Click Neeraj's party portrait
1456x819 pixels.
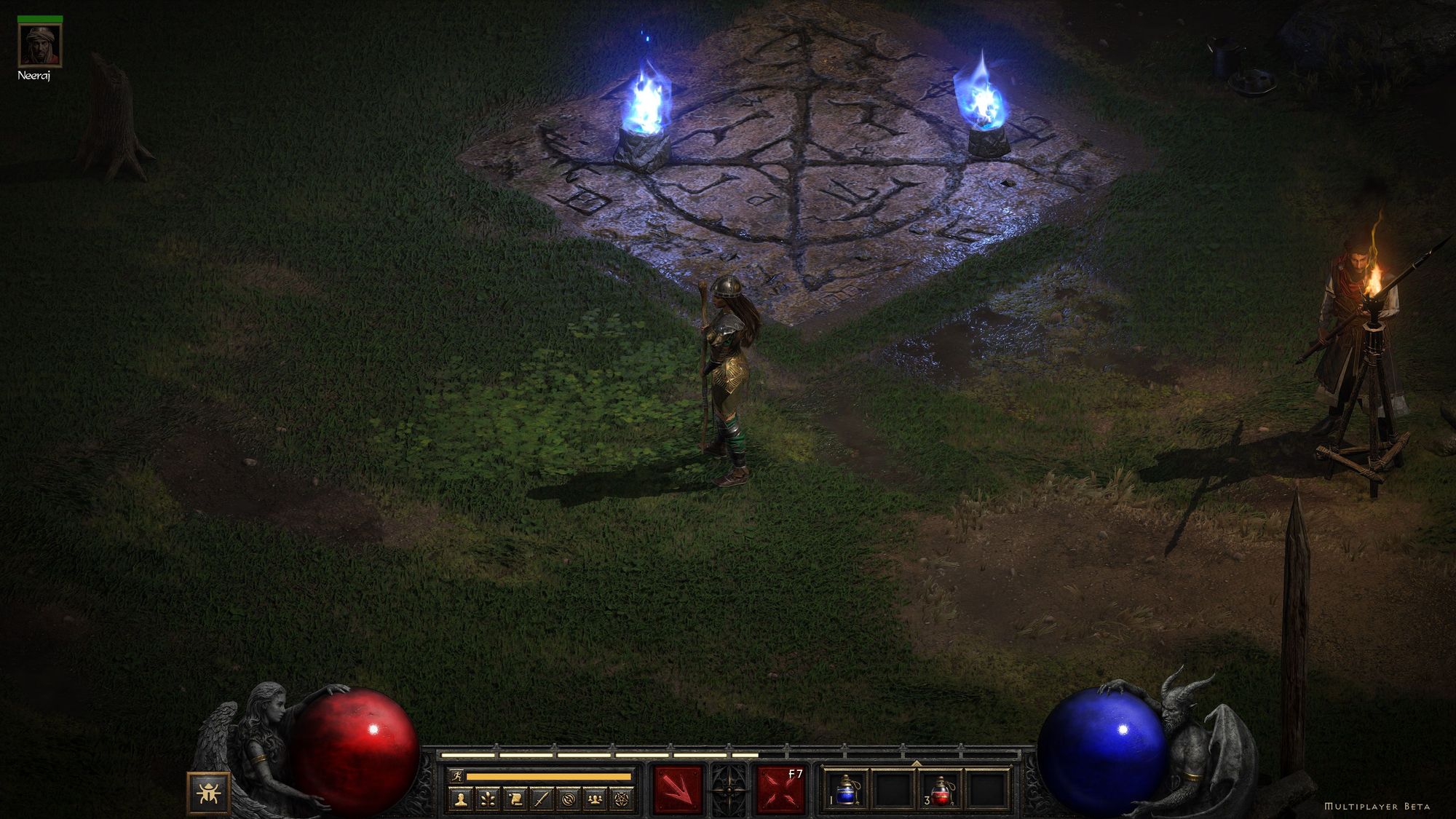(x=40, y=45)
